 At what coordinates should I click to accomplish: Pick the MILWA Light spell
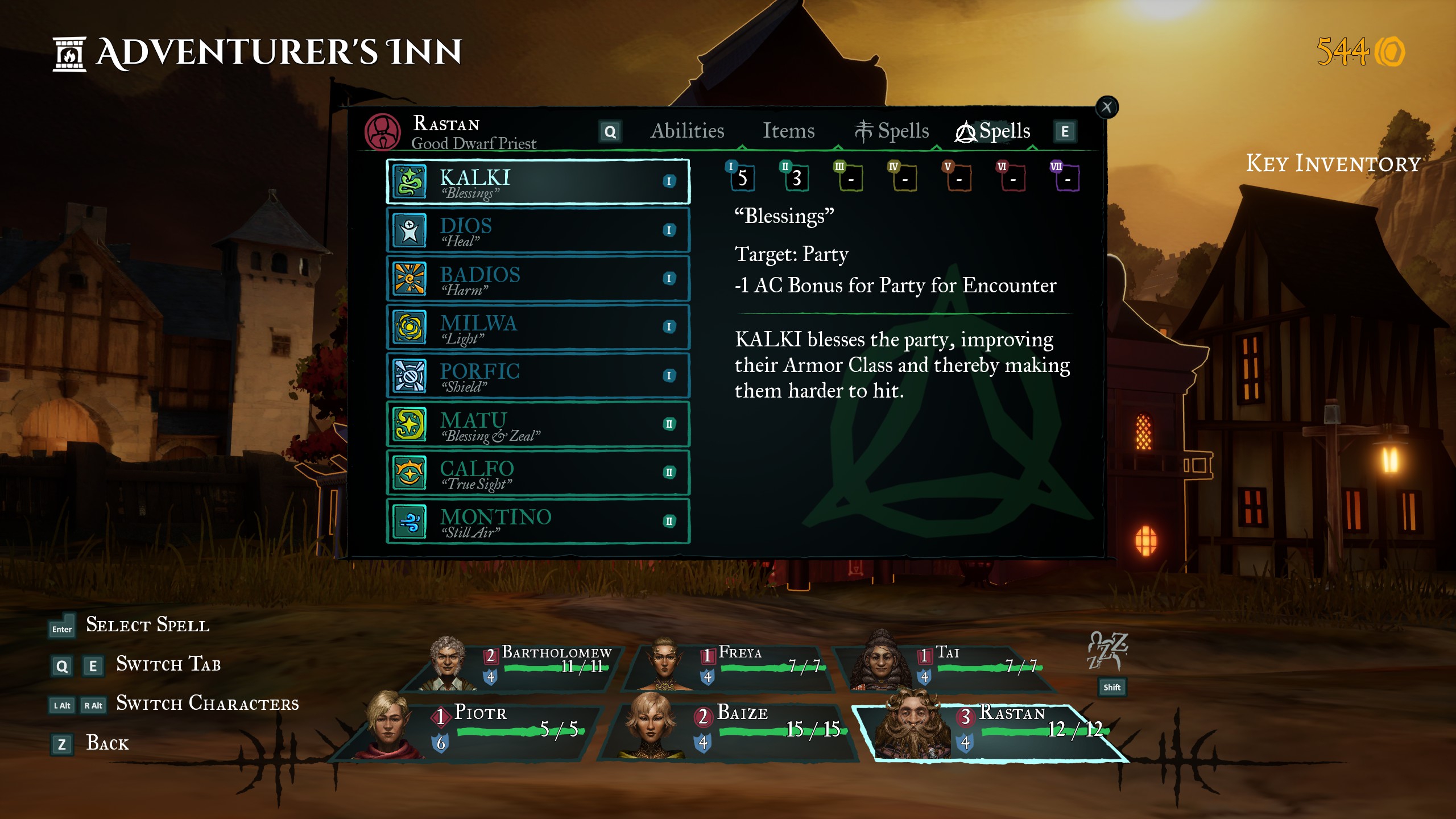point(537,327)
